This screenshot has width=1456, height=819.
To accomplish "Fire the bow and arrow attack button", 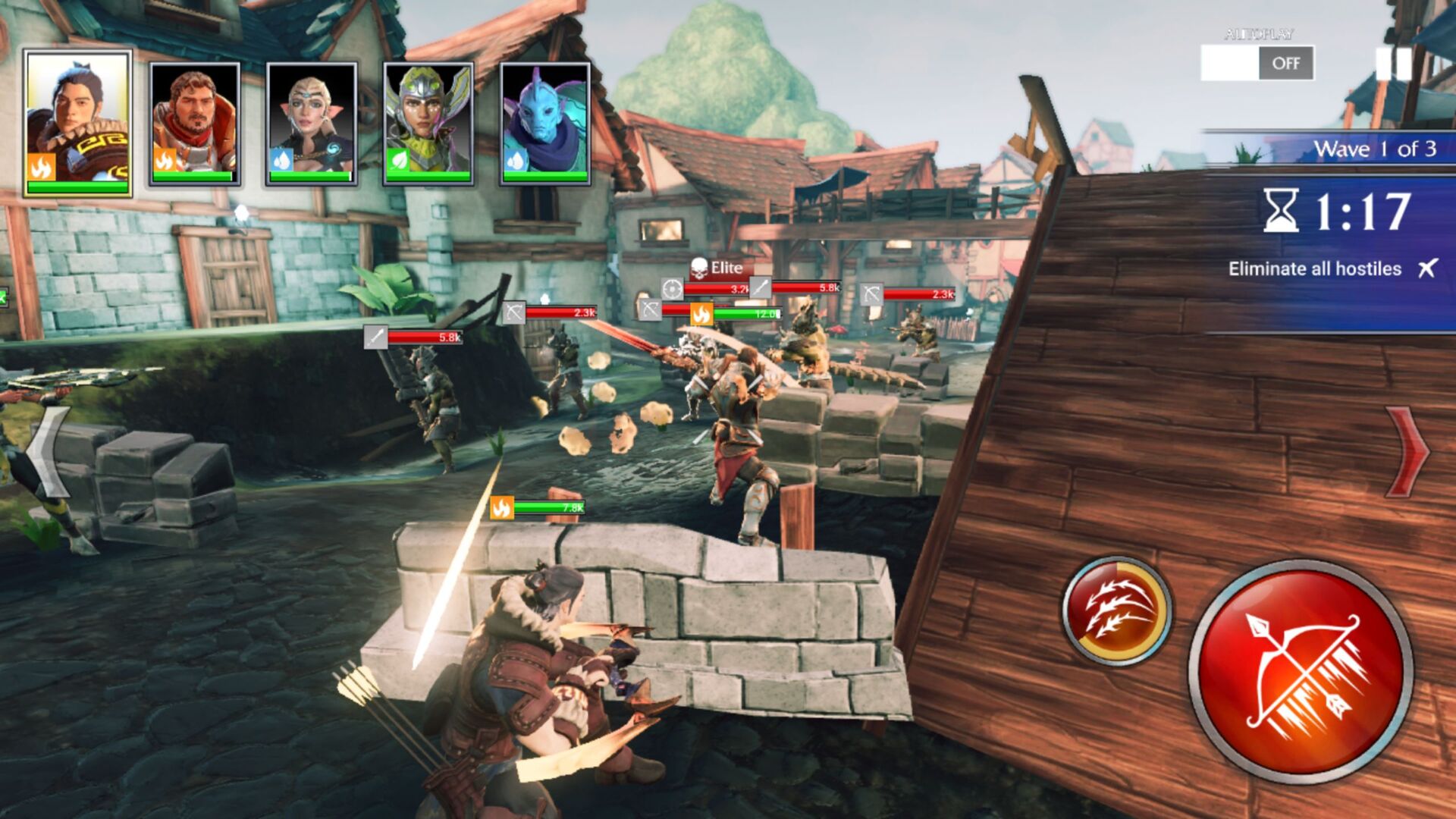I will [x=1300, y=673].
